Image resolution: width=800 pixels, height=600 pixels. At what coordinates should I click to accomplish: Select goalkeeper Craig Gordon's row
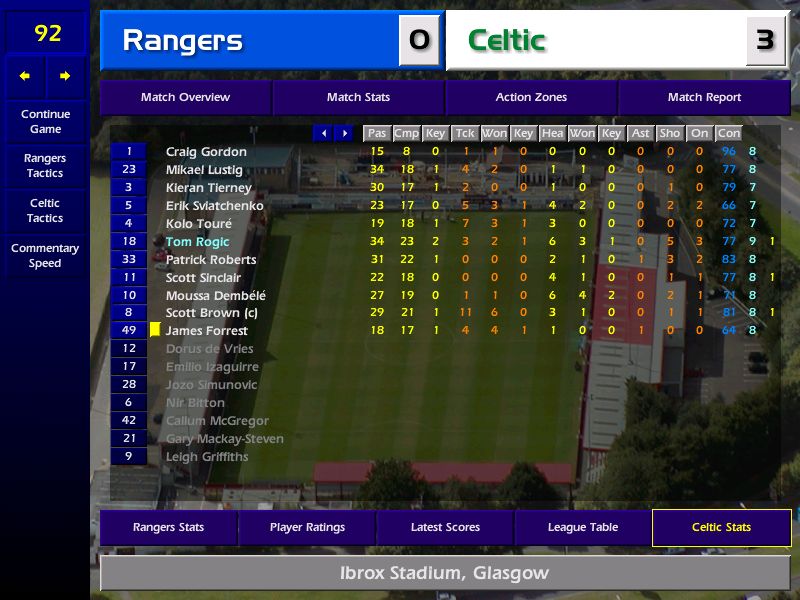point(206,152)
